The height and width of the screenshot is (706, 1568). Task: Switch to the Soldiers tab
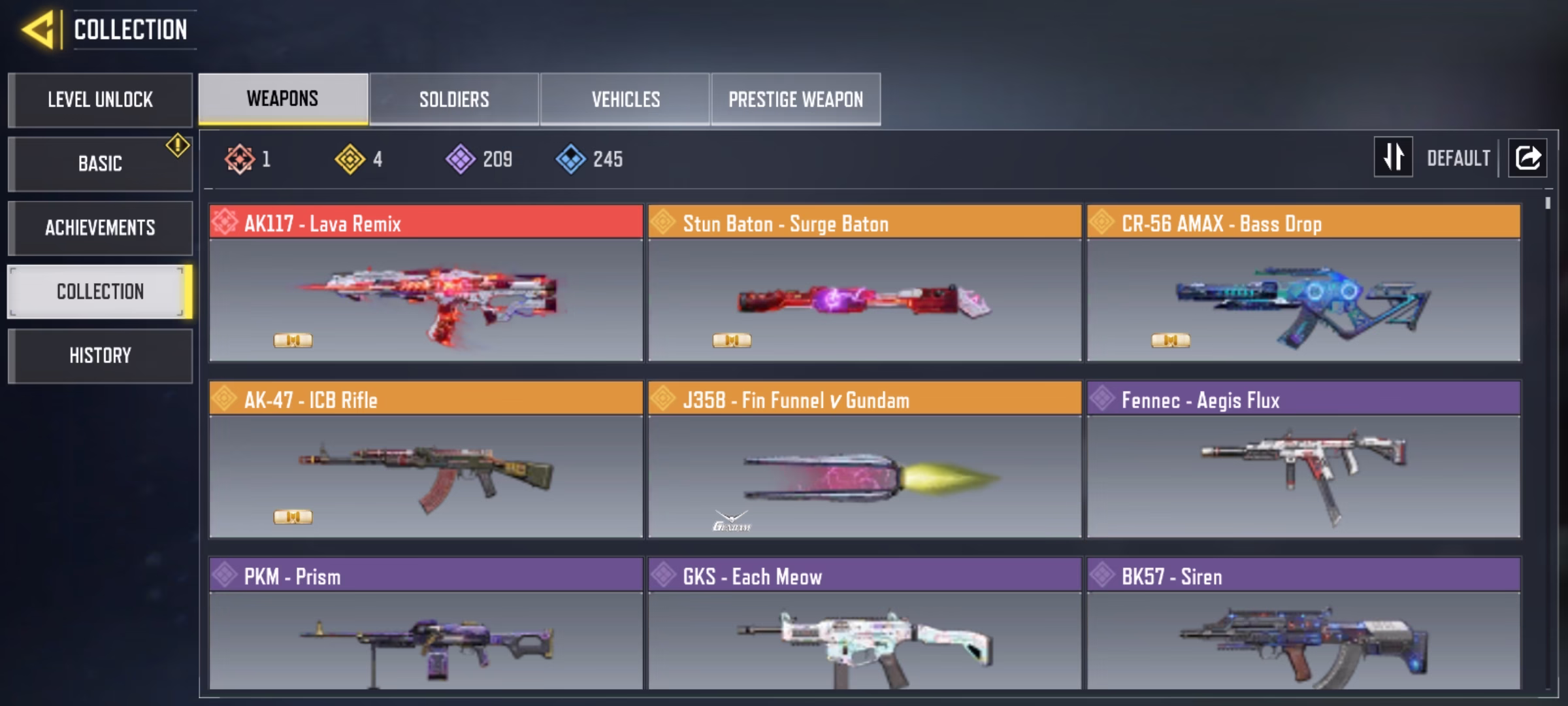tap(454, 99)
